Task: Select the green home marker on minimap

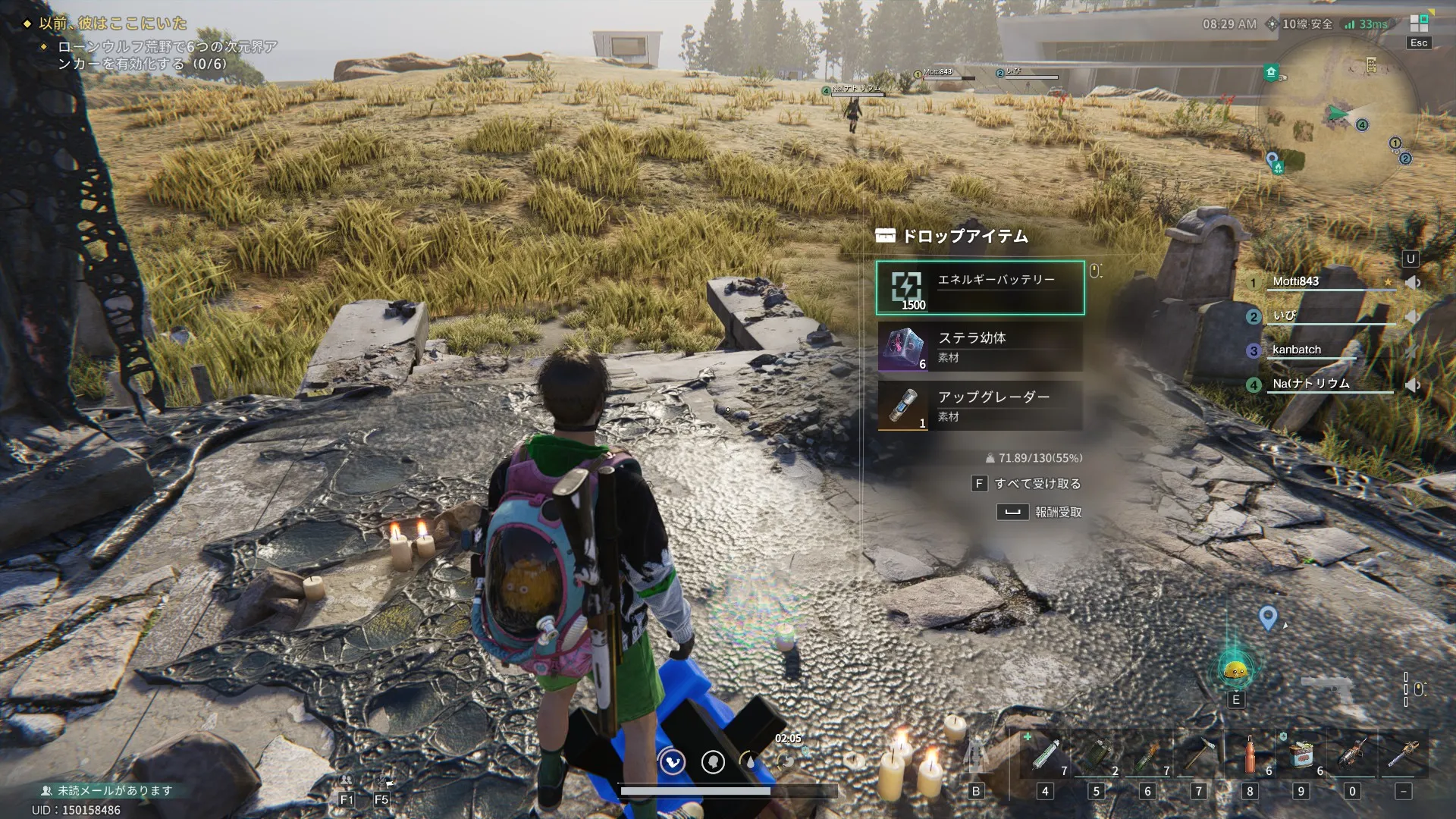Action: tap(1272, 72)
